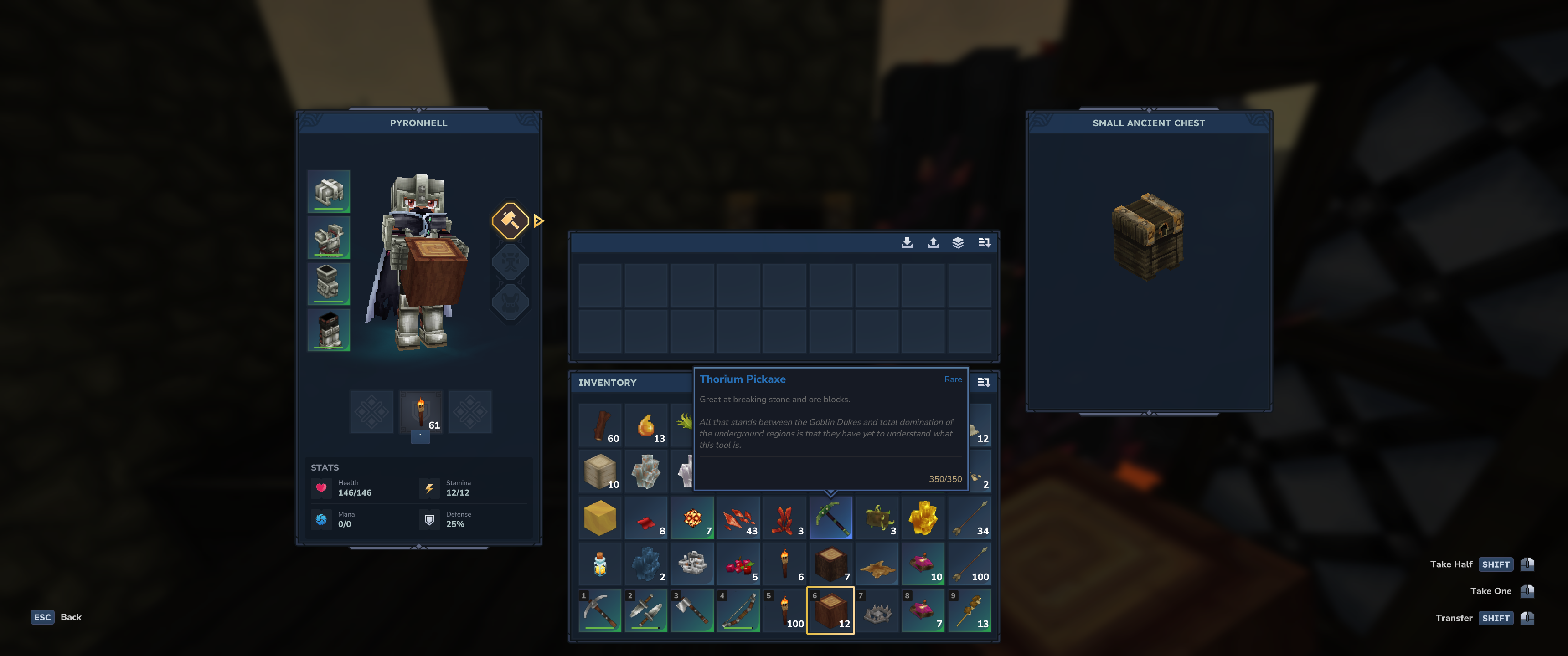Select the hotbar daggers in slot 2
1568x656 pixels.
[x=646, y=610]
